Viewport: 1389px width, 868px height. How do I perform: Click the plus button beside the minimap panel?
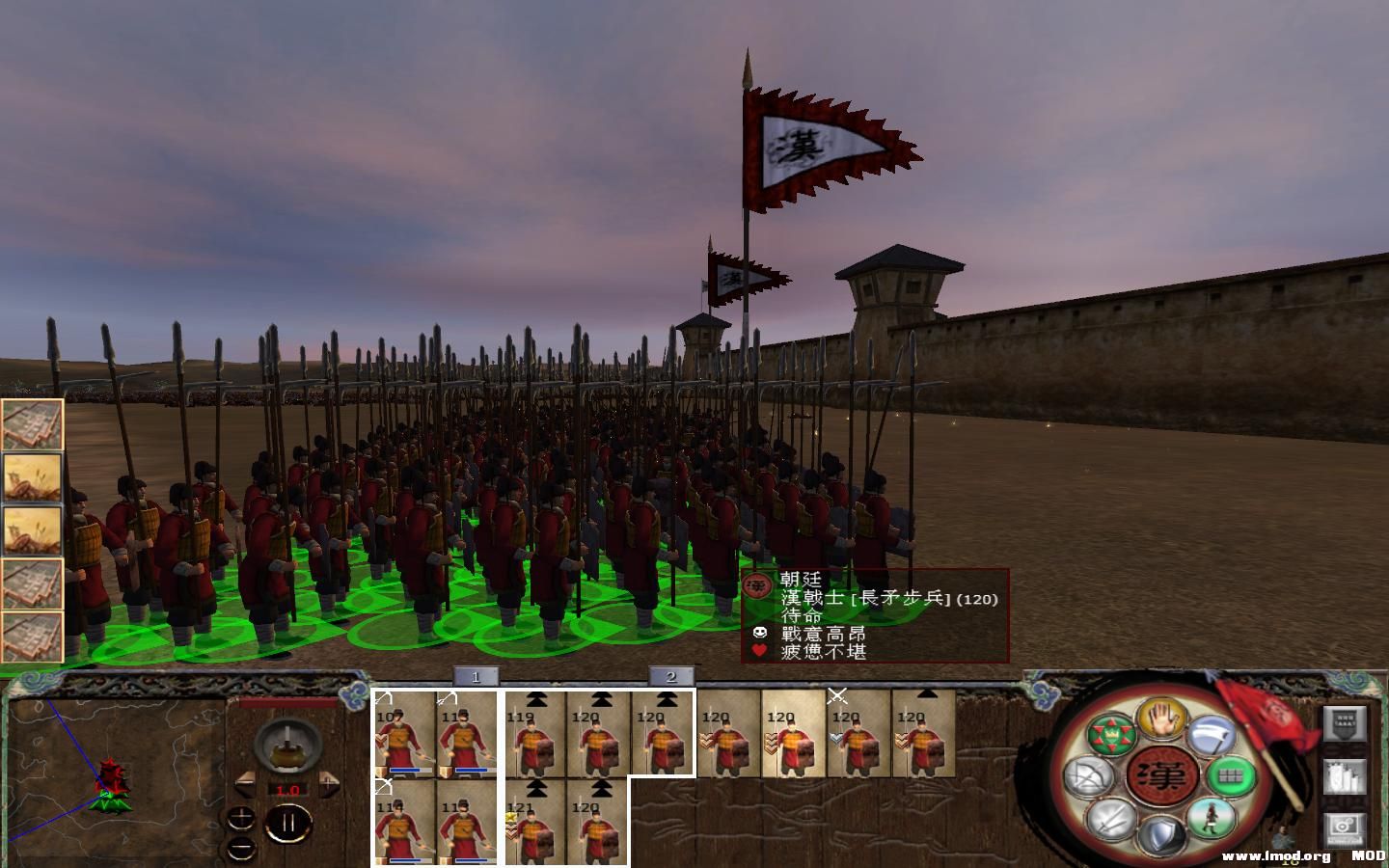pyautogui.click(x=240, y=818)
